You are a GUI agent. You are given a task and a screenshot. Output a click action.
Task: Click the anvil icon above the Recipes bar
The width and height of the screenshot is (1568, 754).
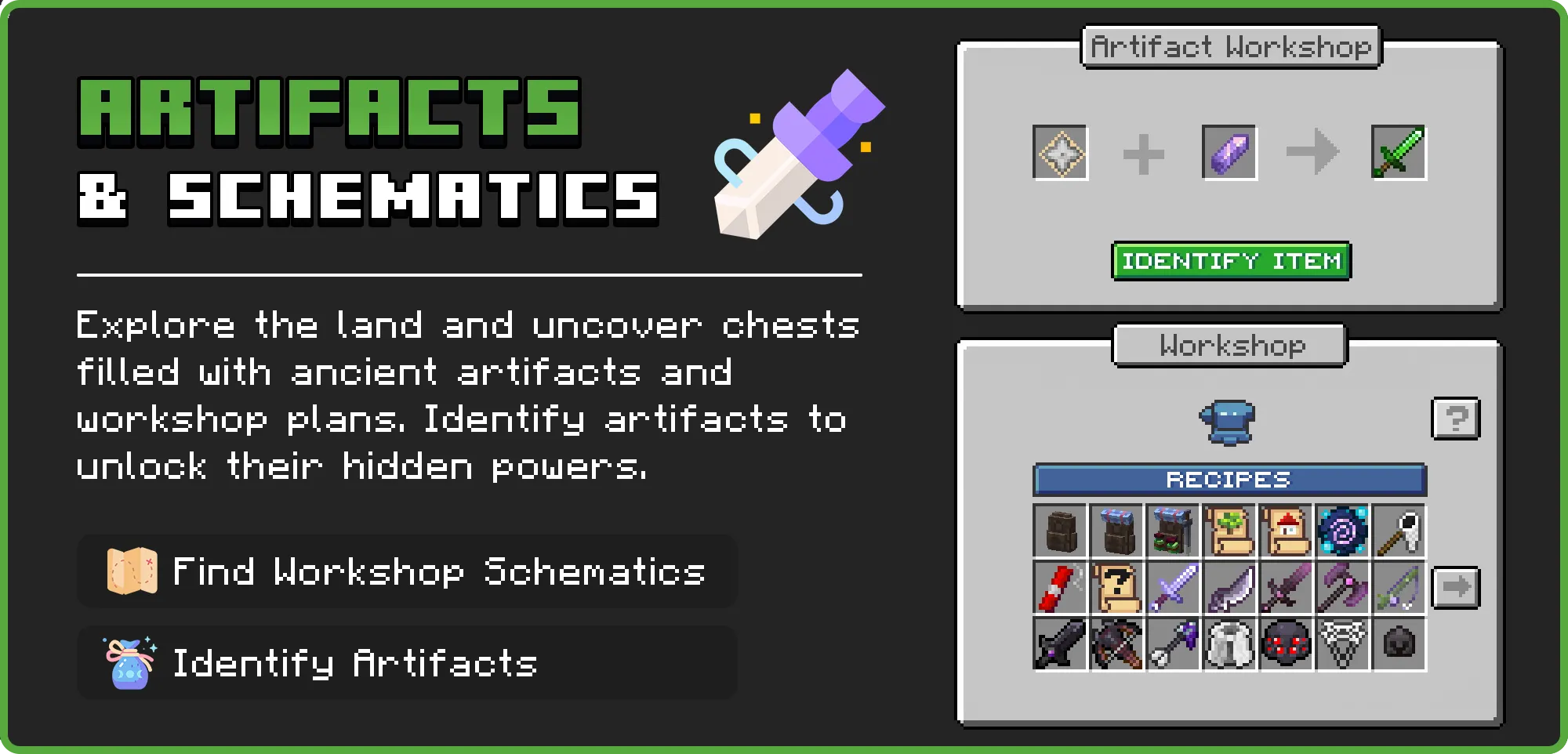[1228, 421]
